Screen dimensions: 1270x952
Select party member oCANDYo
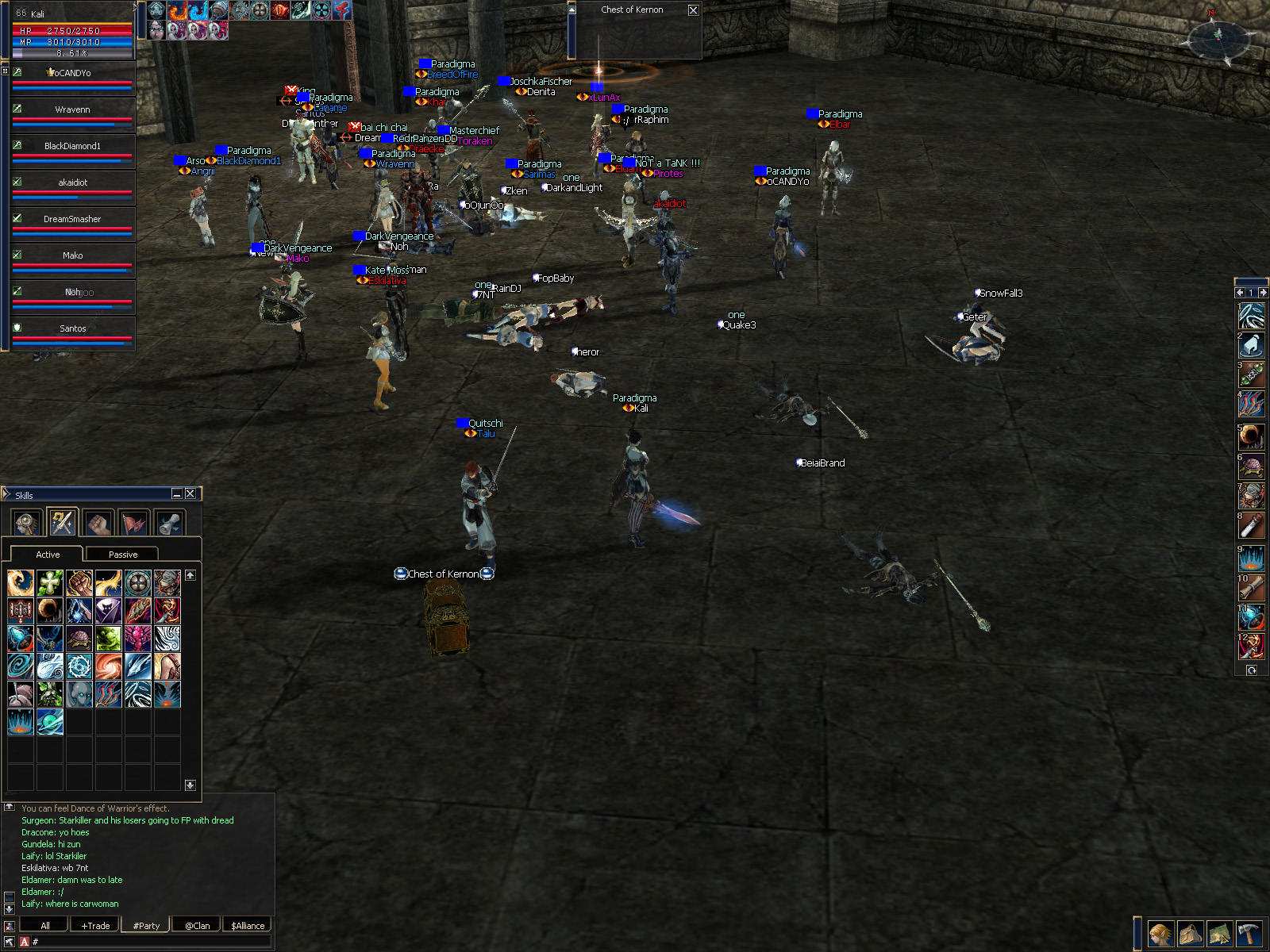pos(72,74)
